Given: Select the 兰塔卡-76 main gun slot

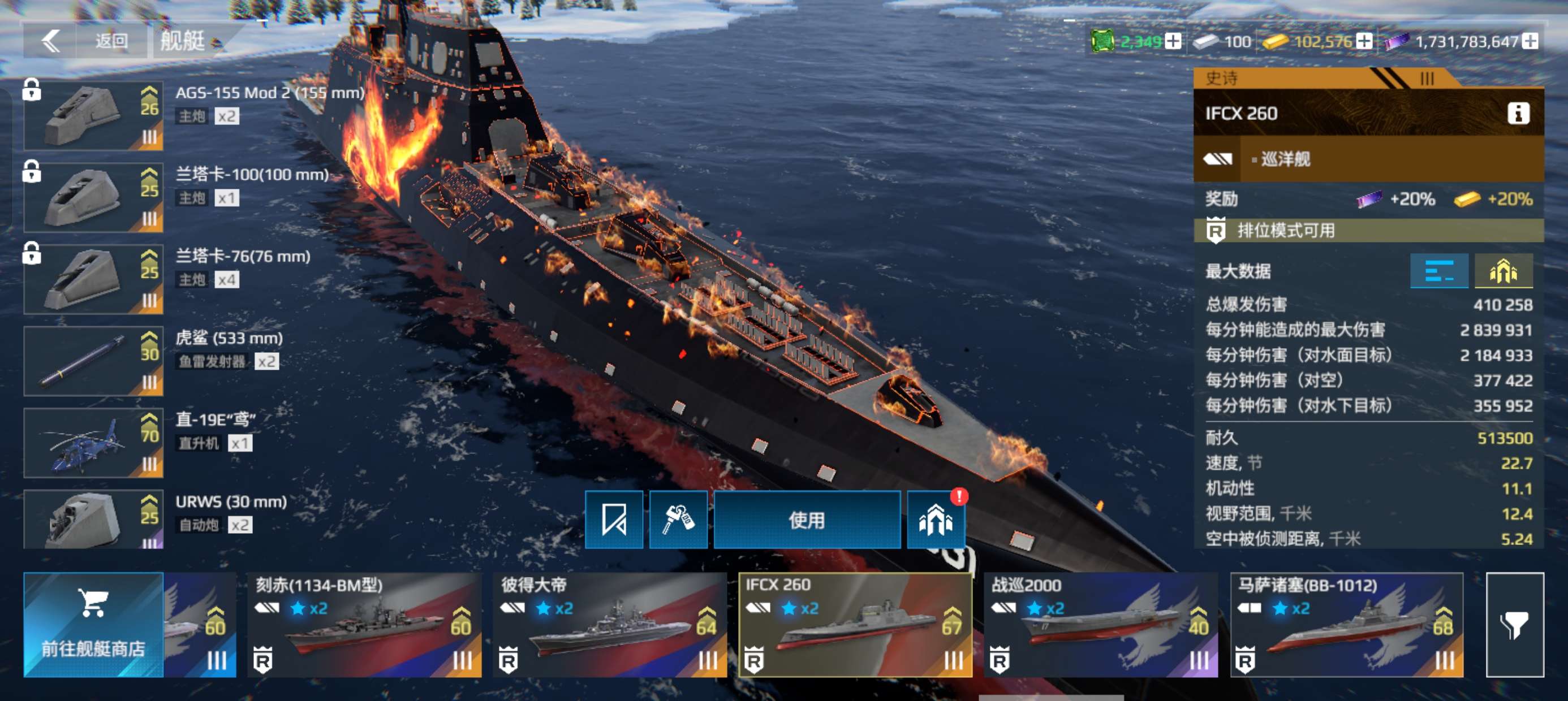Looking at the screenshot, I should [93, 279].
